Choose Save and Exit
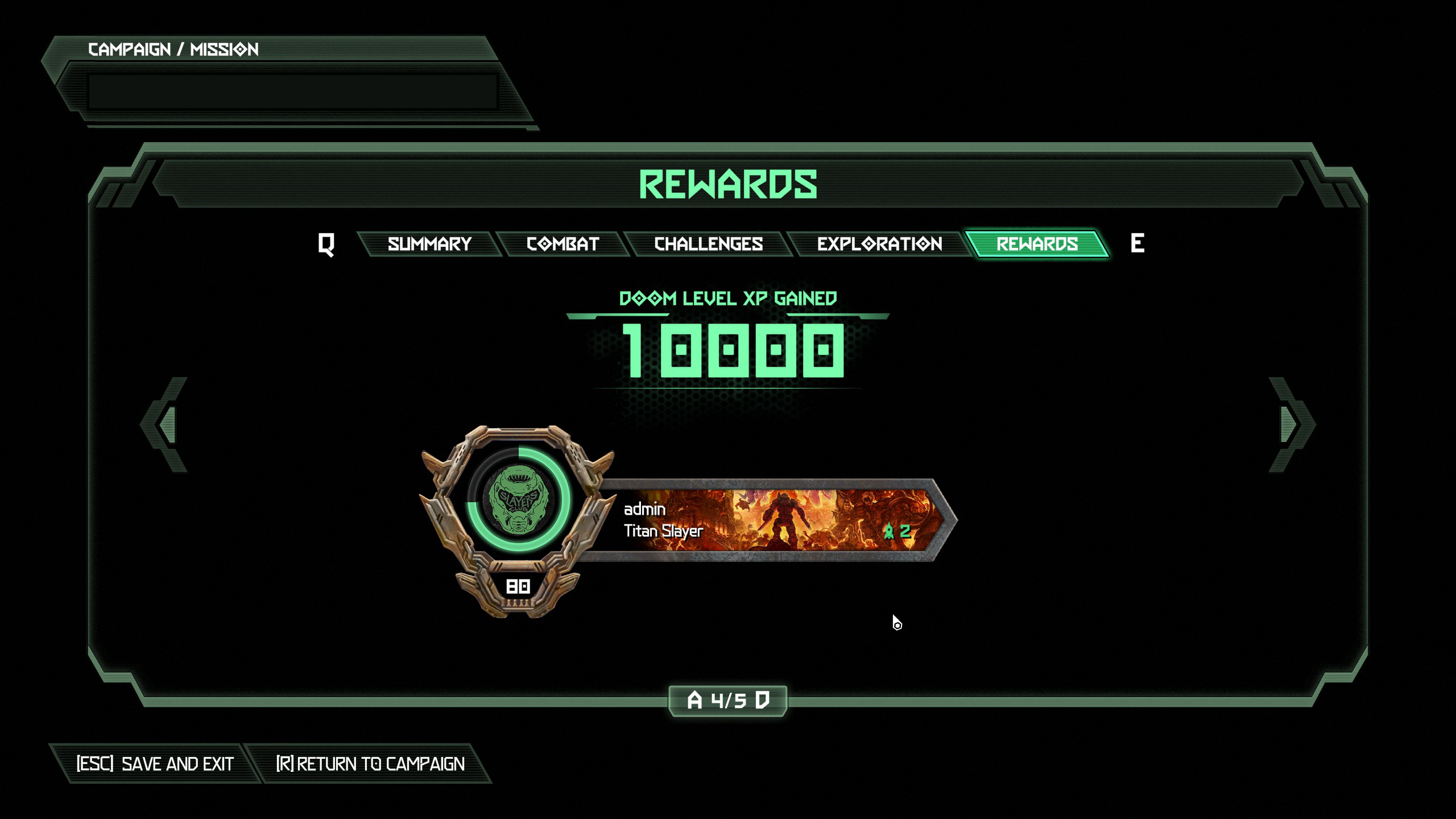1456x819 pixels. tap(155, 764)
